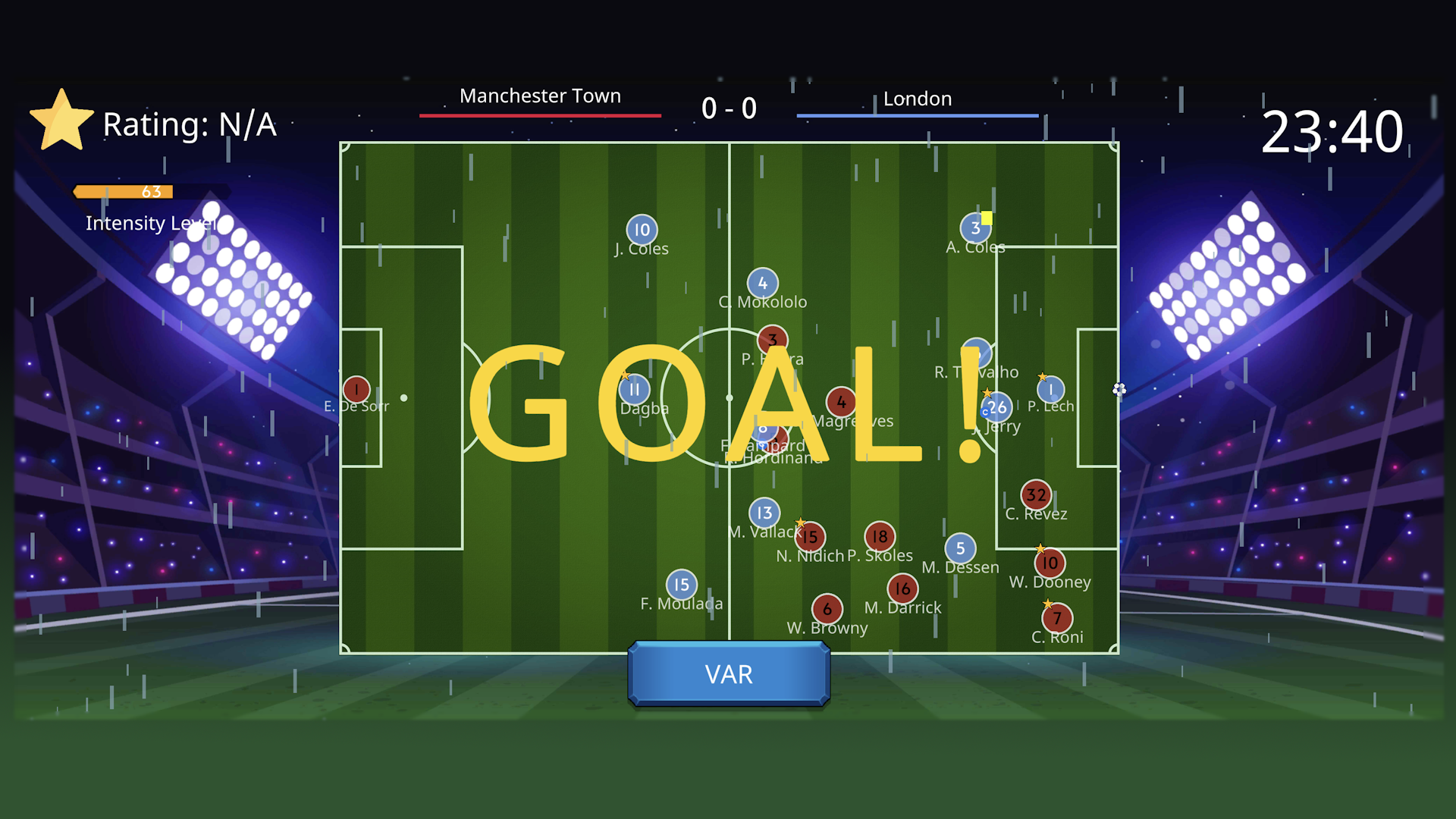The width and height of the screenshot is (1456, 819).
Task: Select striker C. Roni on the pitch
Action: 1056,619
